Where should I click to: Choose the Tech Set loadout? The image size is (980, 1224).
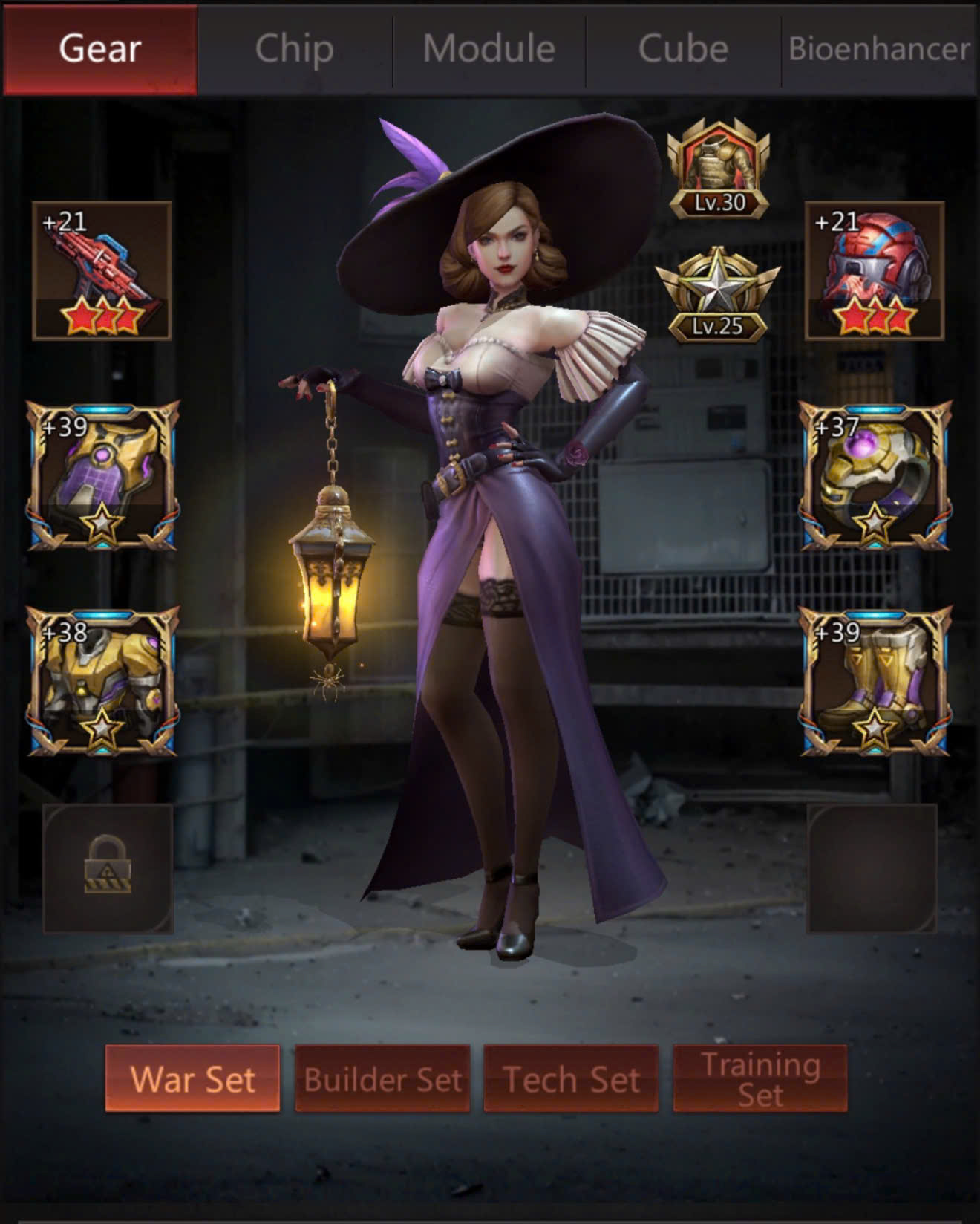tap(571, 1078)
